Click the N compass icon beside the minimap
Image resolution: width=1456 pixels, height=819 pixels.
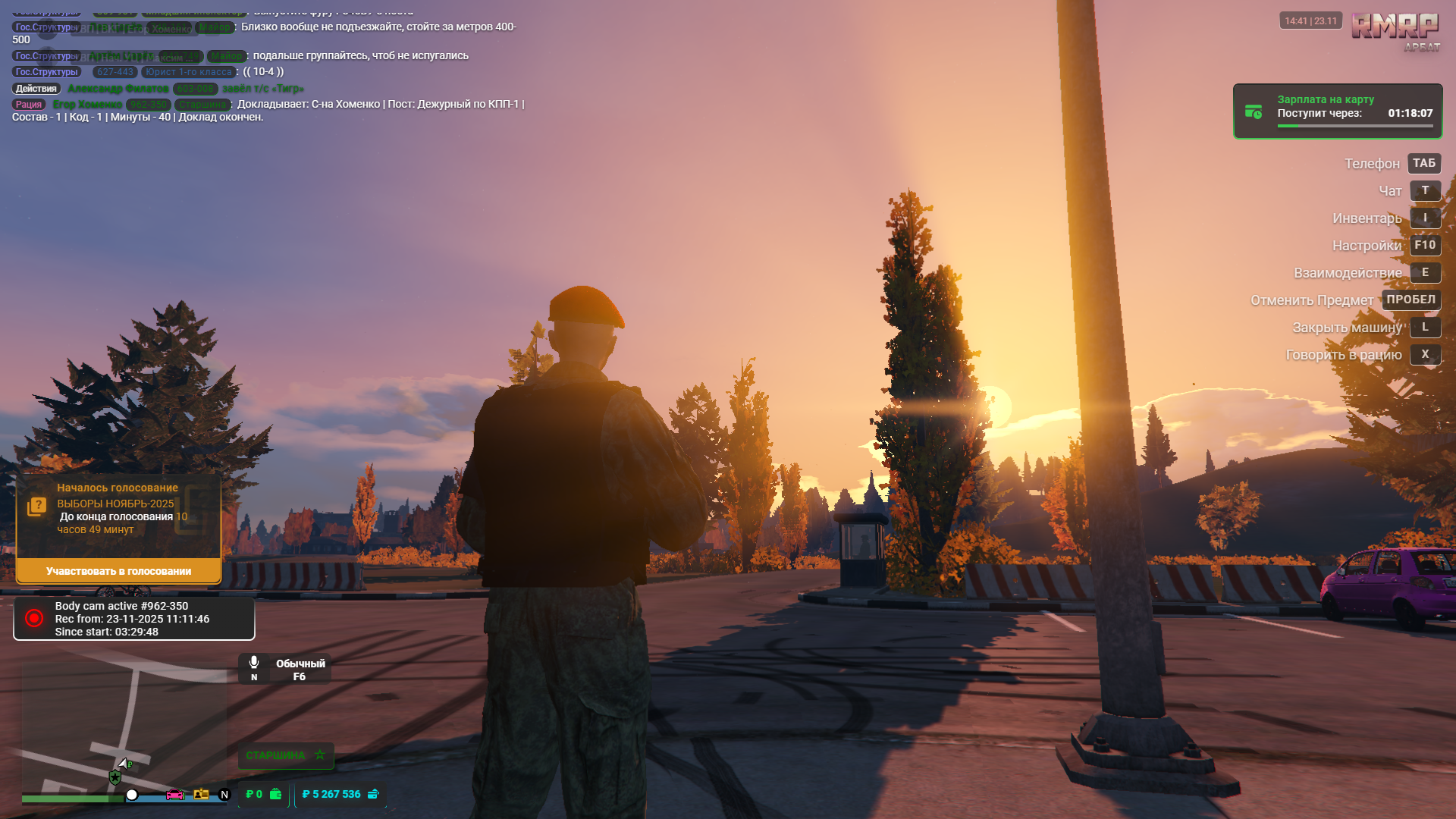click(x=224, y=794)
